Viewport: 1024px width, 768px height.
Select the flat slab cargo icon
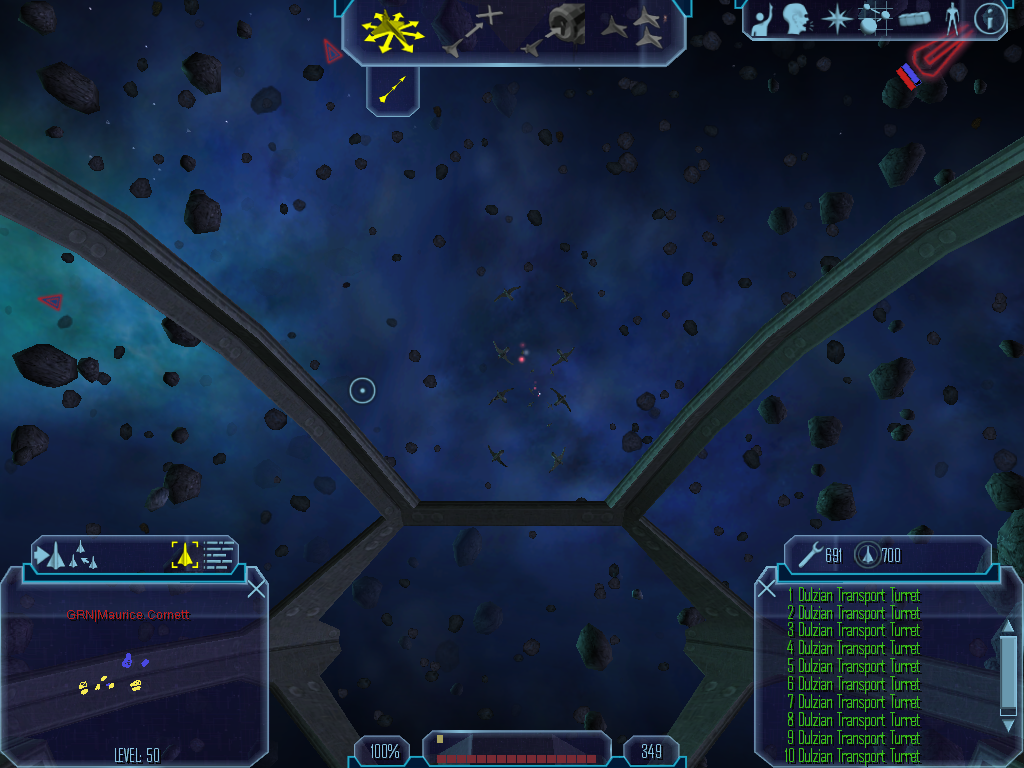click(x=914, y=18)
